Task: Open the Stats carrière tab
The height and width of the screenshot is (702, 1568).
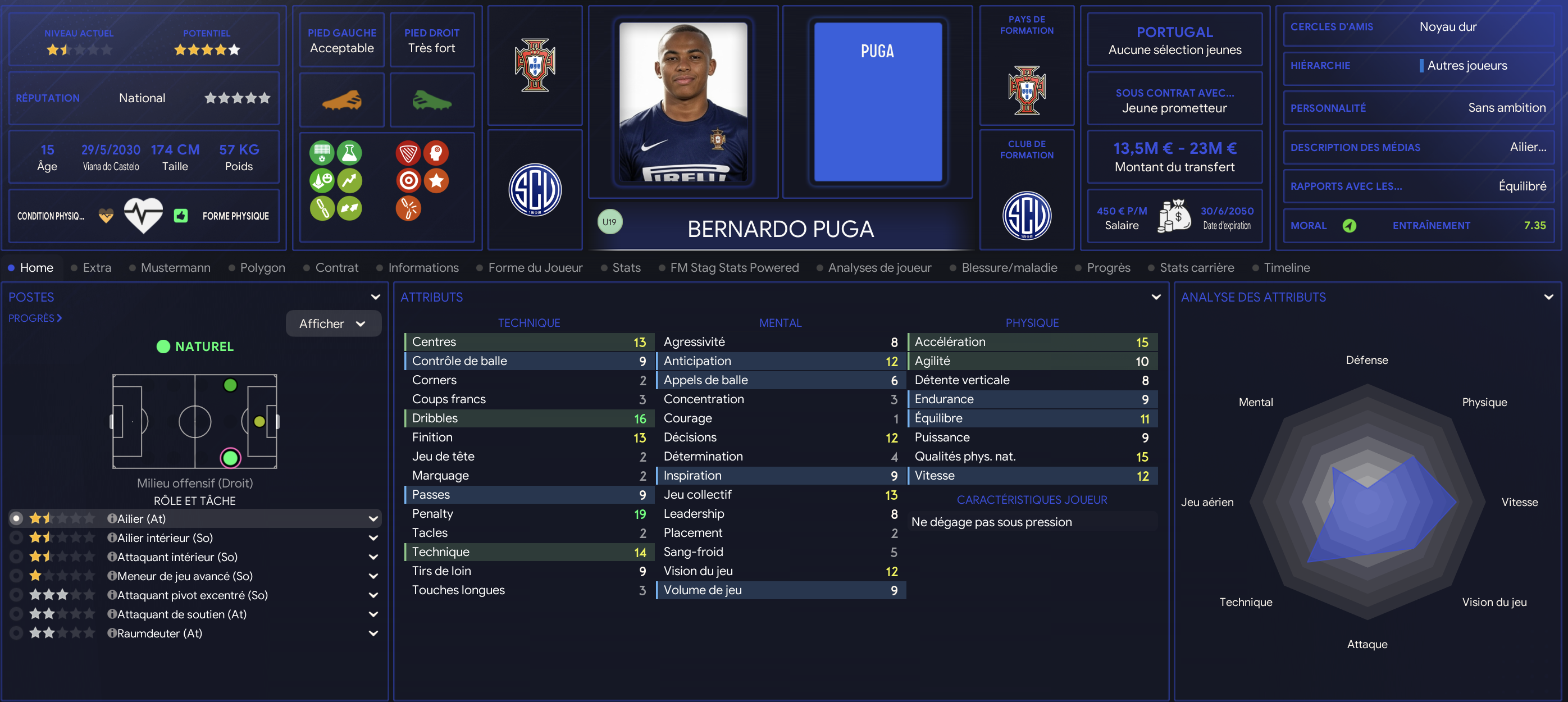Action: [1197, 268]
